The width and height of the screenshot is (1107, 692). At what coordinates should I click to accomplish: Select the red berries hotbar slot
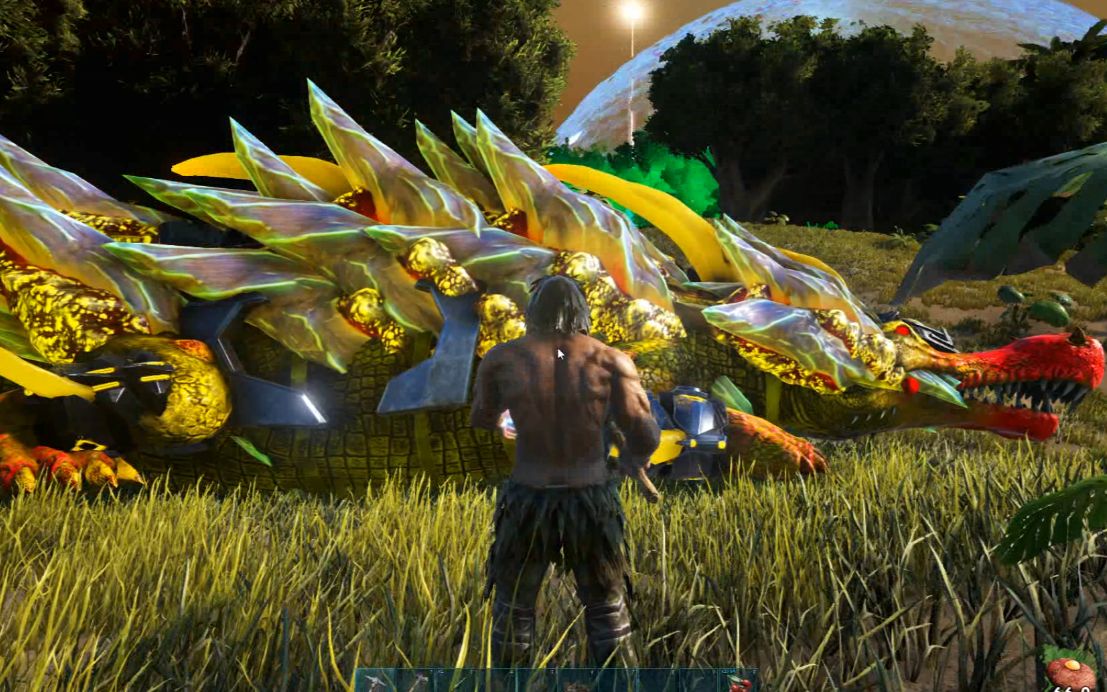[x=739, y=683]
